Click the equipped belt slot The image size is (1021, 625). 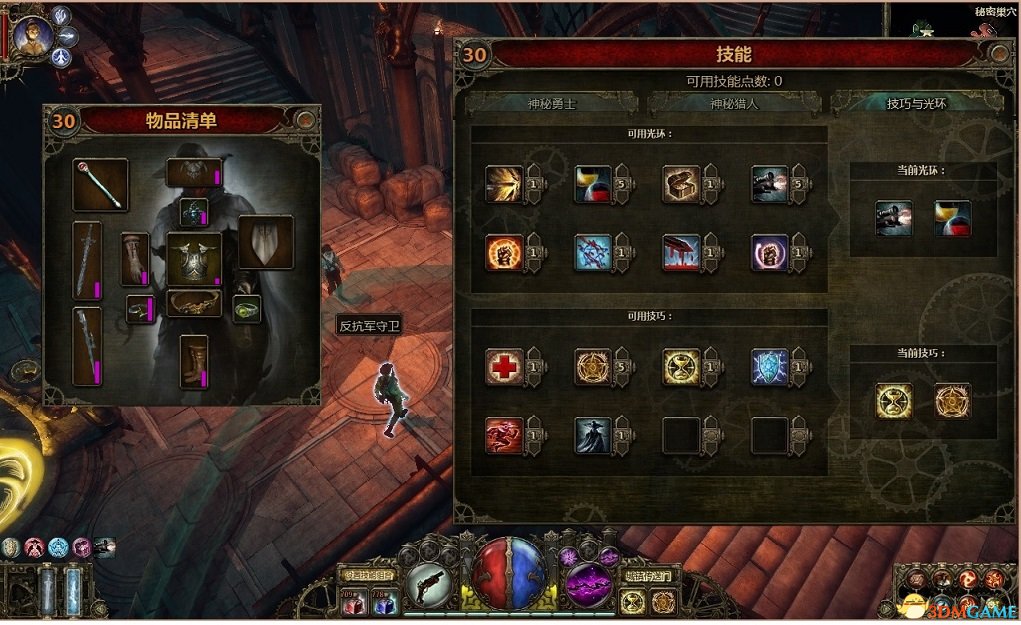(x=193, y=302)
